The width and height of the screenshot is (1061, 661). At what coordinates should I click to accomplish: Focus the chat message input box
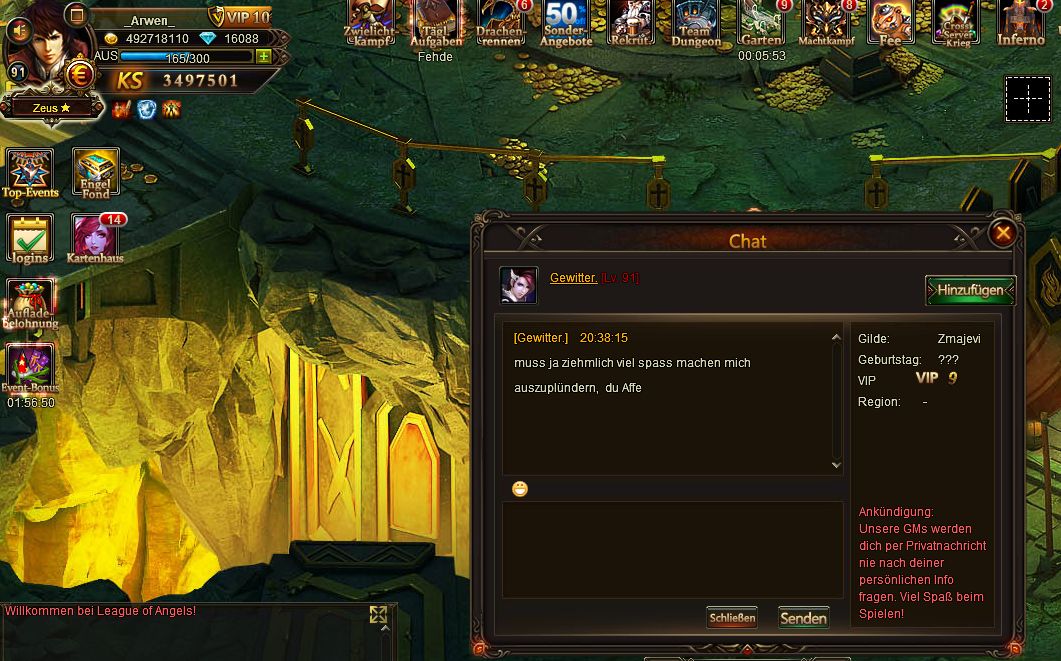click(x=672, y=549)
